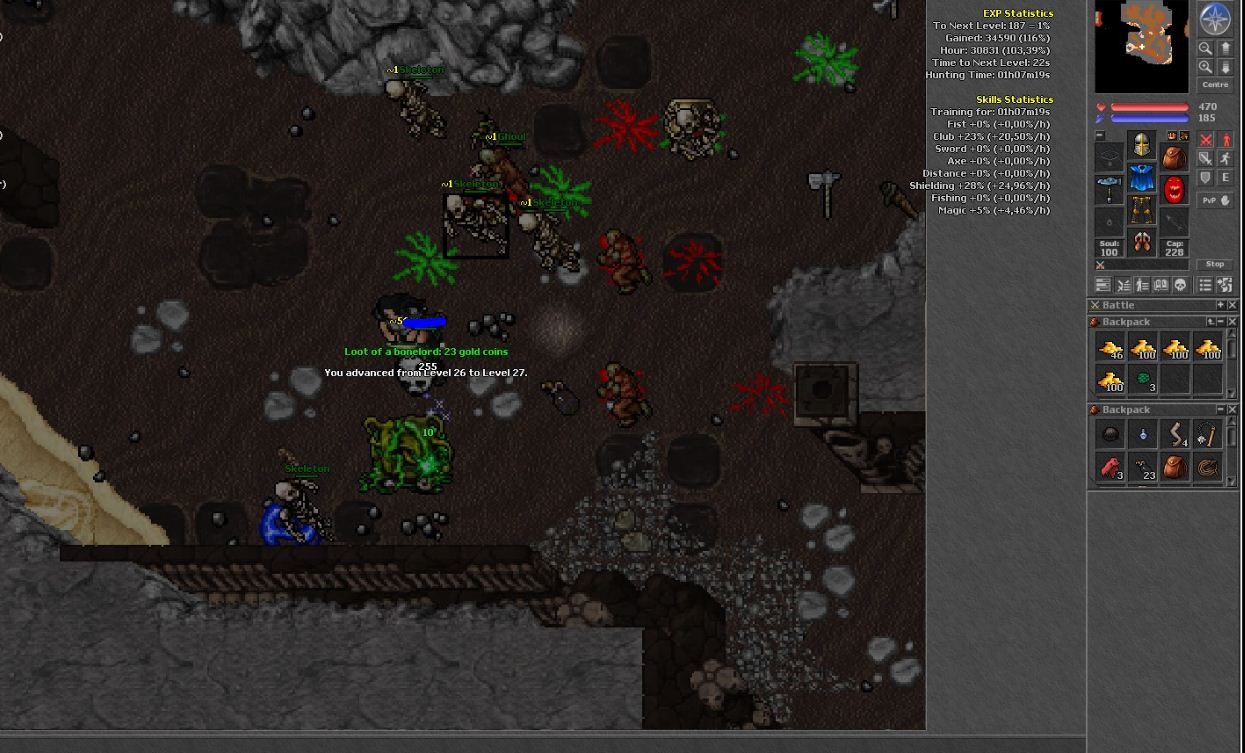
Task: Select the equipped legs armor slot
Action: coord(1141,210)
